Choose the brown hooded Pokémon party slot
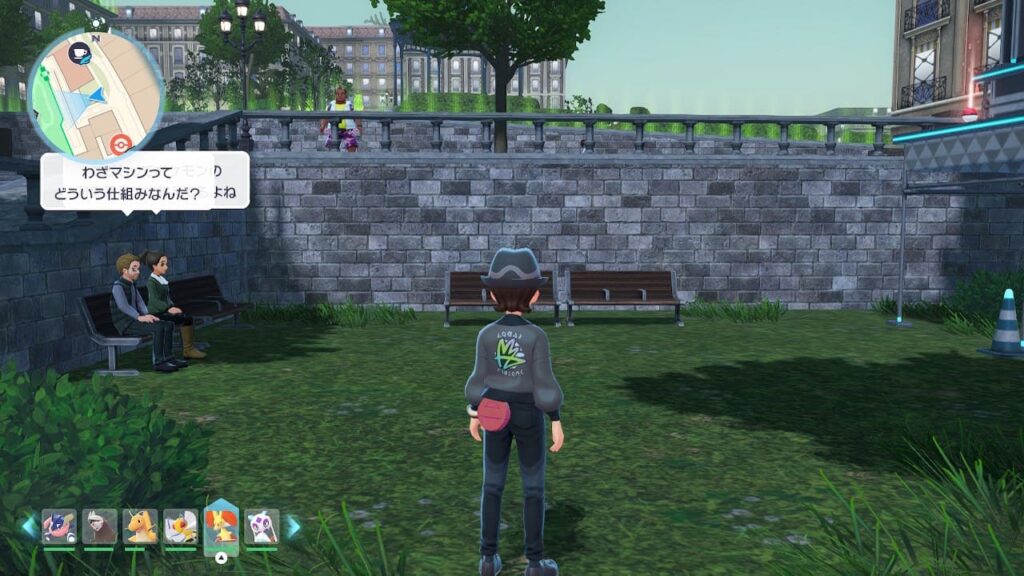 tap(100, 526)
